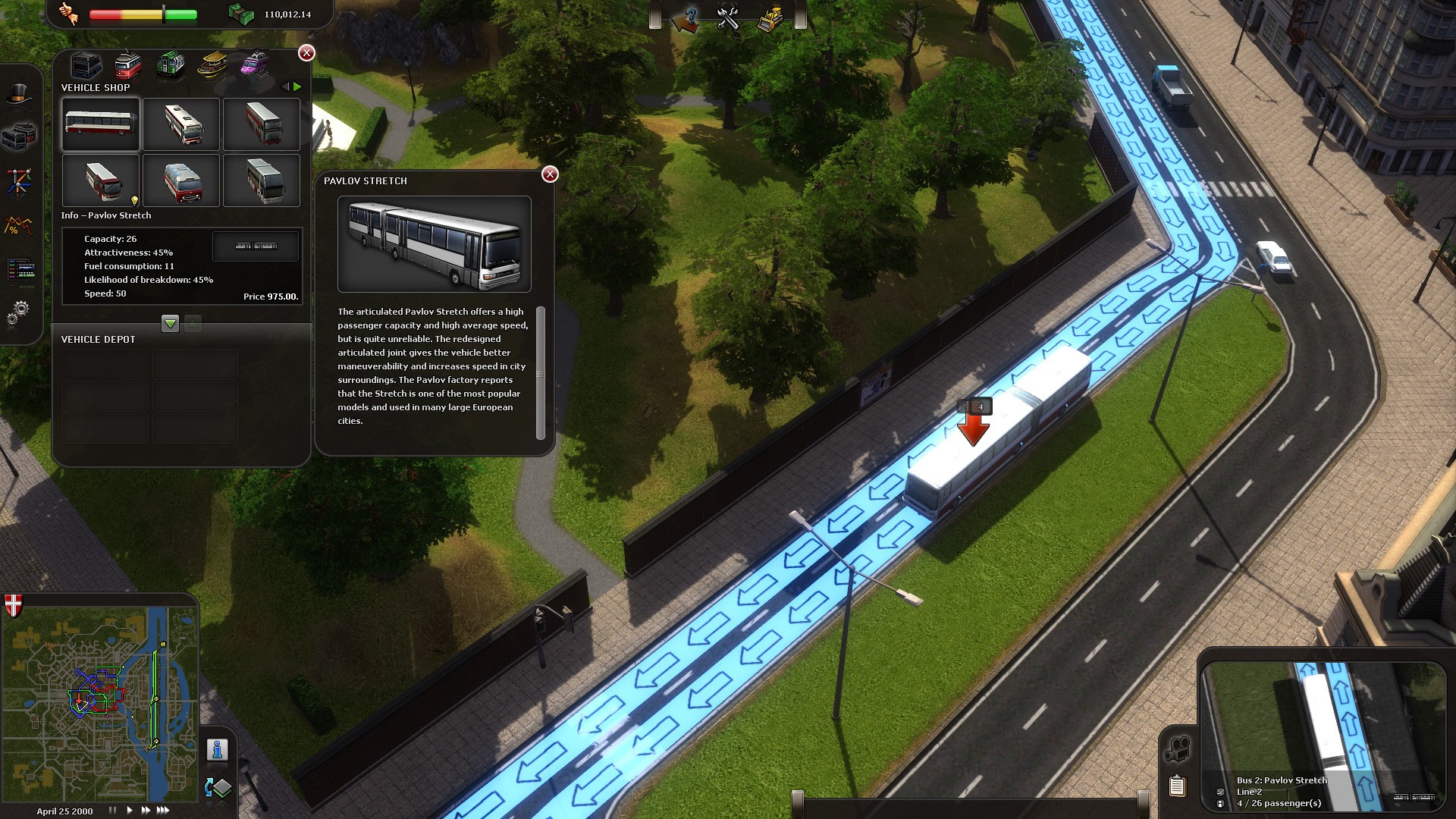Choose the purple helicopter category

coord(254,64)
